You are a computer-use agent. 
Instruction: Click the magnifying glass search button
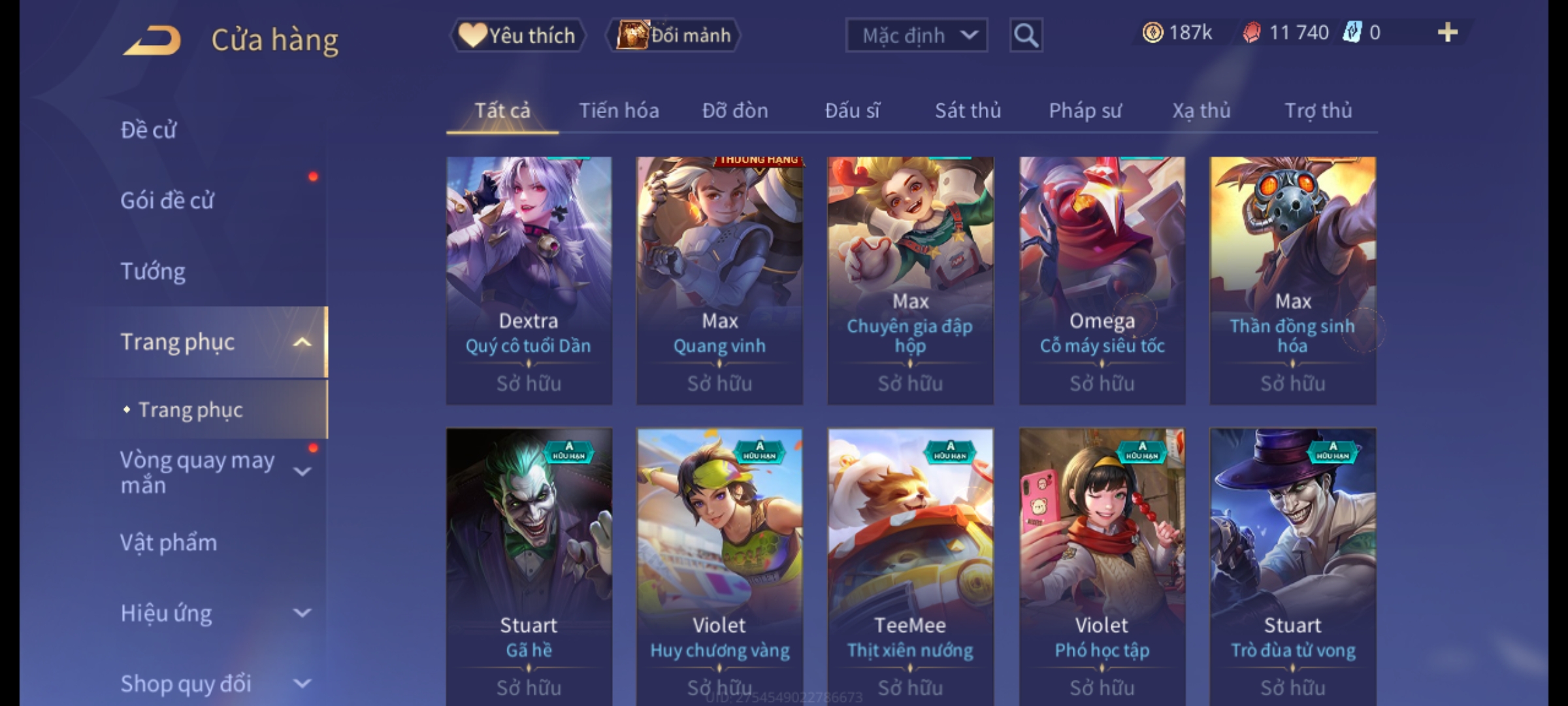tap(1026, 35)
